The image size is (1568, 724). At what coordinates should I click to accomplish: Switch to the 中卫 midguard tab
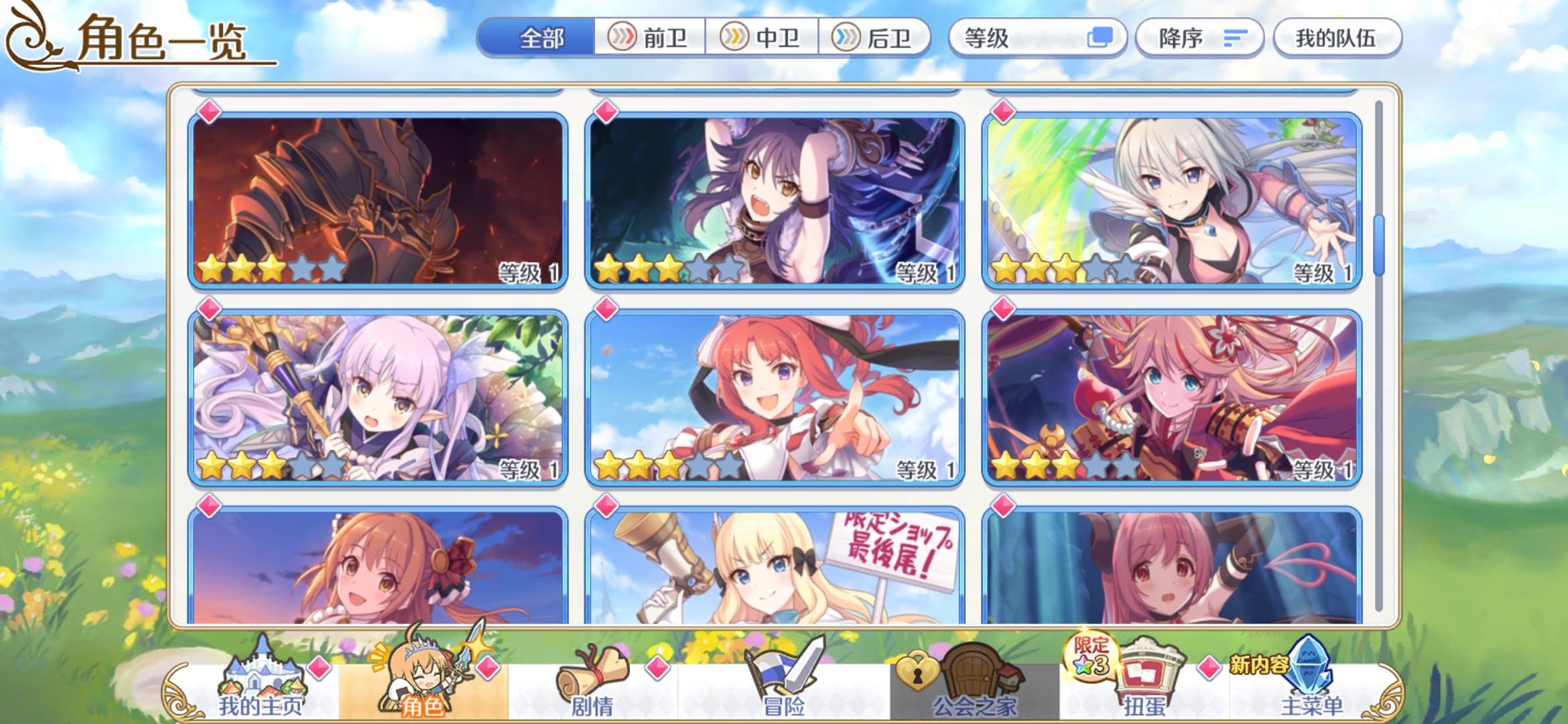(764, 38)
